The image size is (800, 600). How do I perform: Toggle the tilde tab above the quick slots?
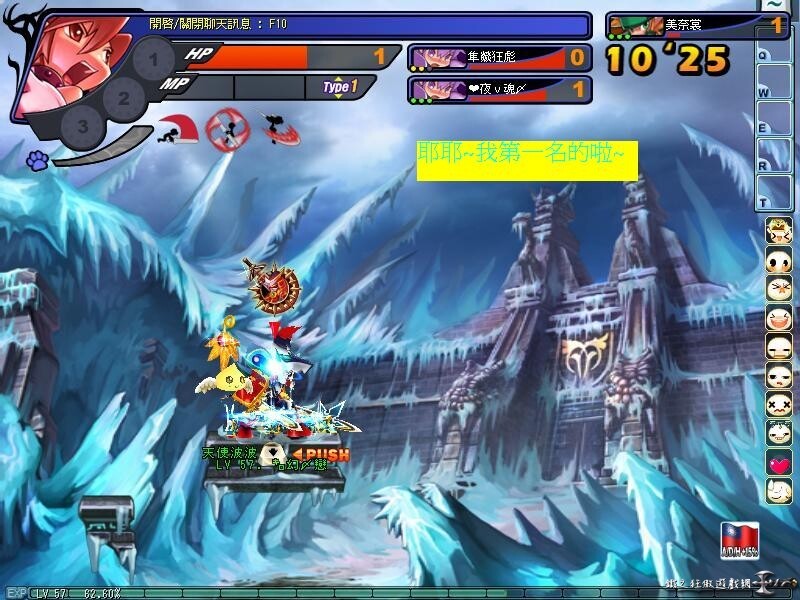774,6
